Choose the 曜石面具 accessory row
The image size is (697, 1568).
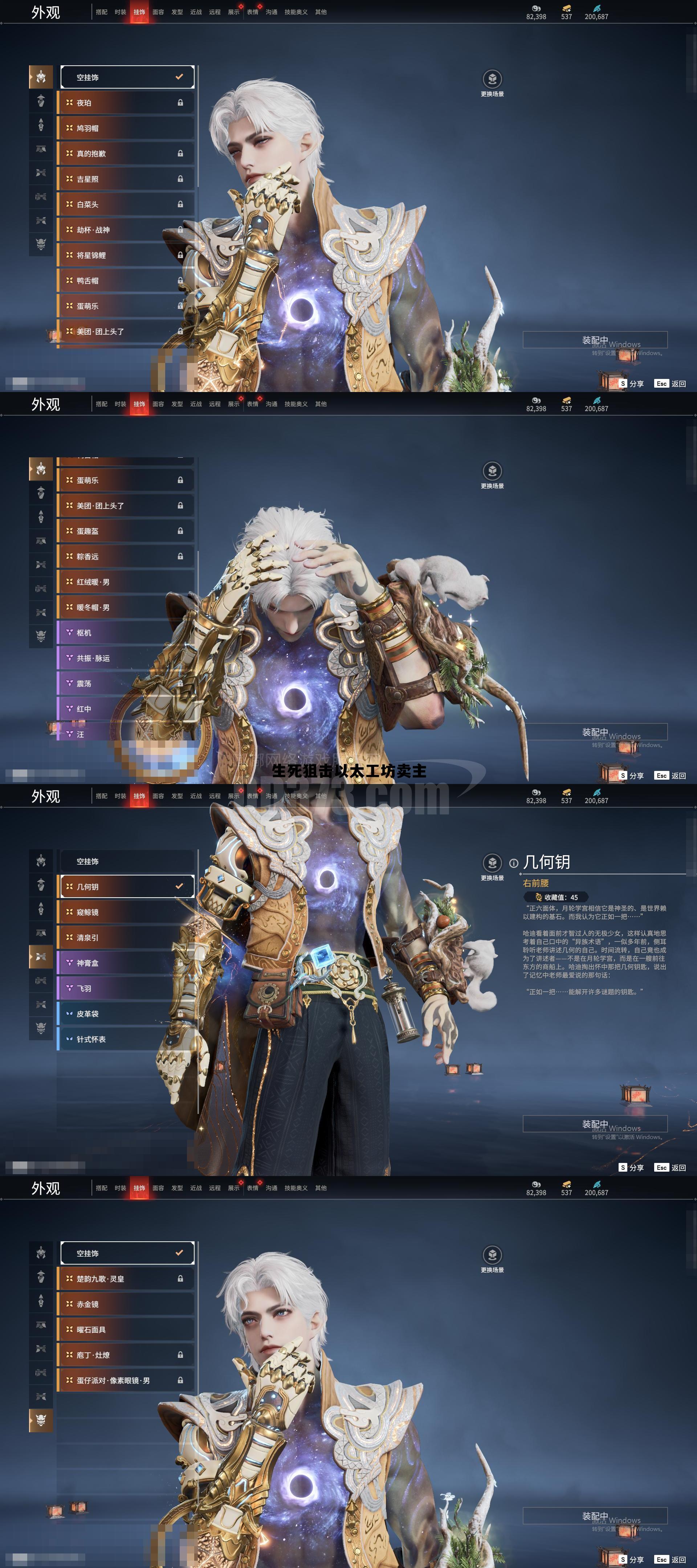coord(127,1330)
